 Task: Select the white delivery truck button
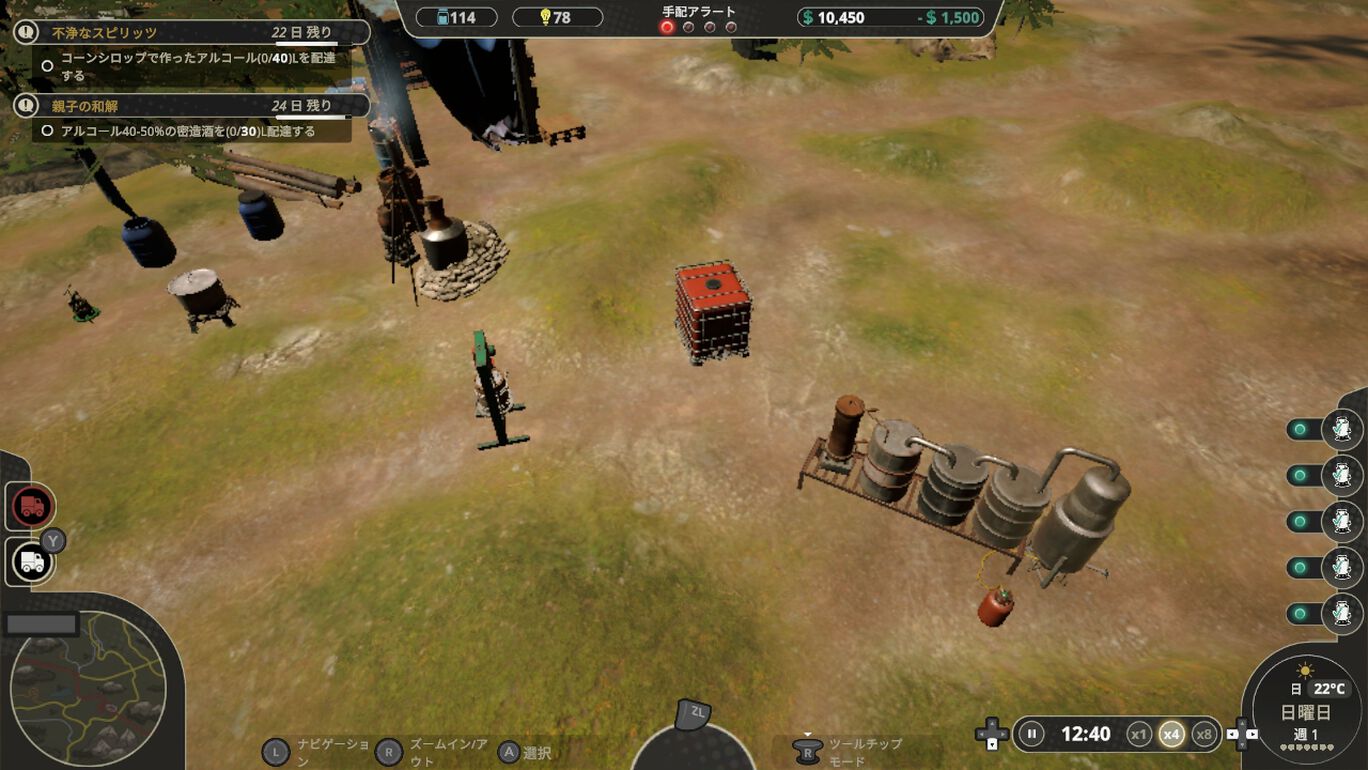pyautogui.click(x=32, y=562)
